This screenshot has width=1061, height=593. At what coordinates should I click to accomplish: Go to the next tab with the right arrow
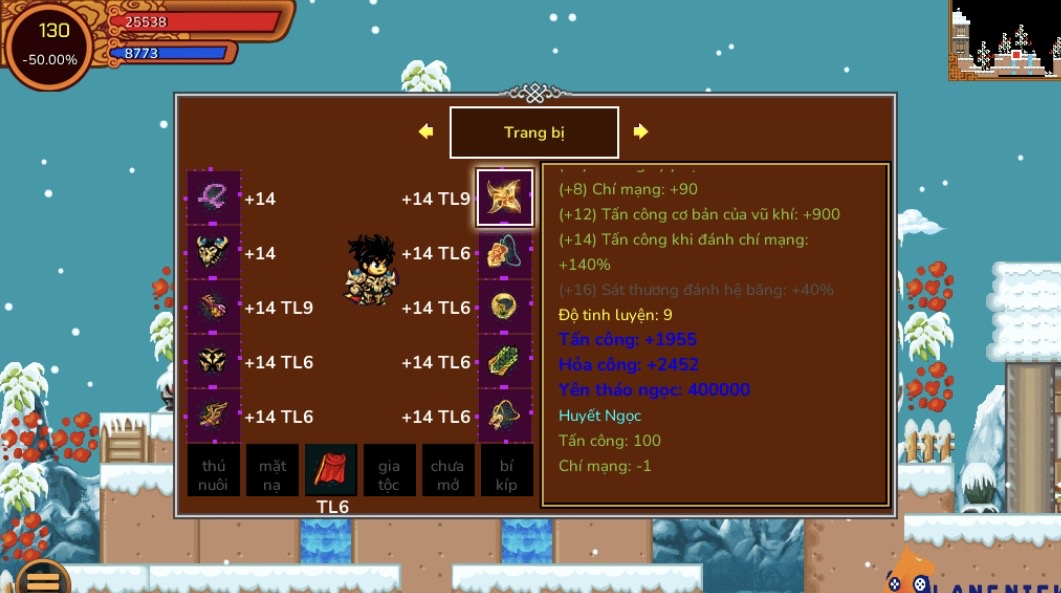pos(641,132)
